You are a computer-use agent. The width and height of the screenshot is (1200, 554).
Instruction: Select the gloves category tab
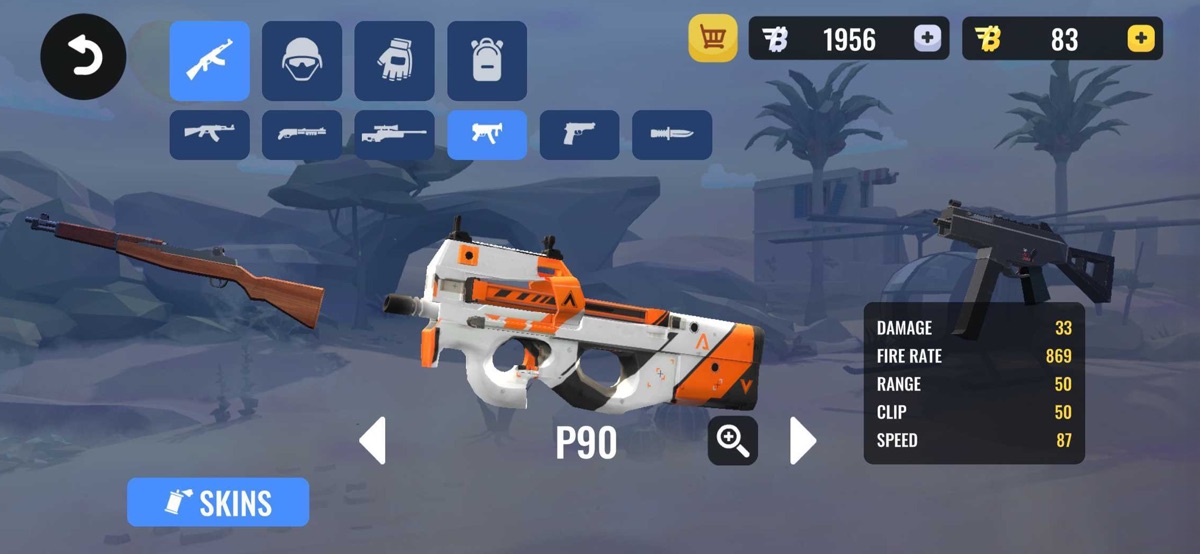[x=394, y=61]
